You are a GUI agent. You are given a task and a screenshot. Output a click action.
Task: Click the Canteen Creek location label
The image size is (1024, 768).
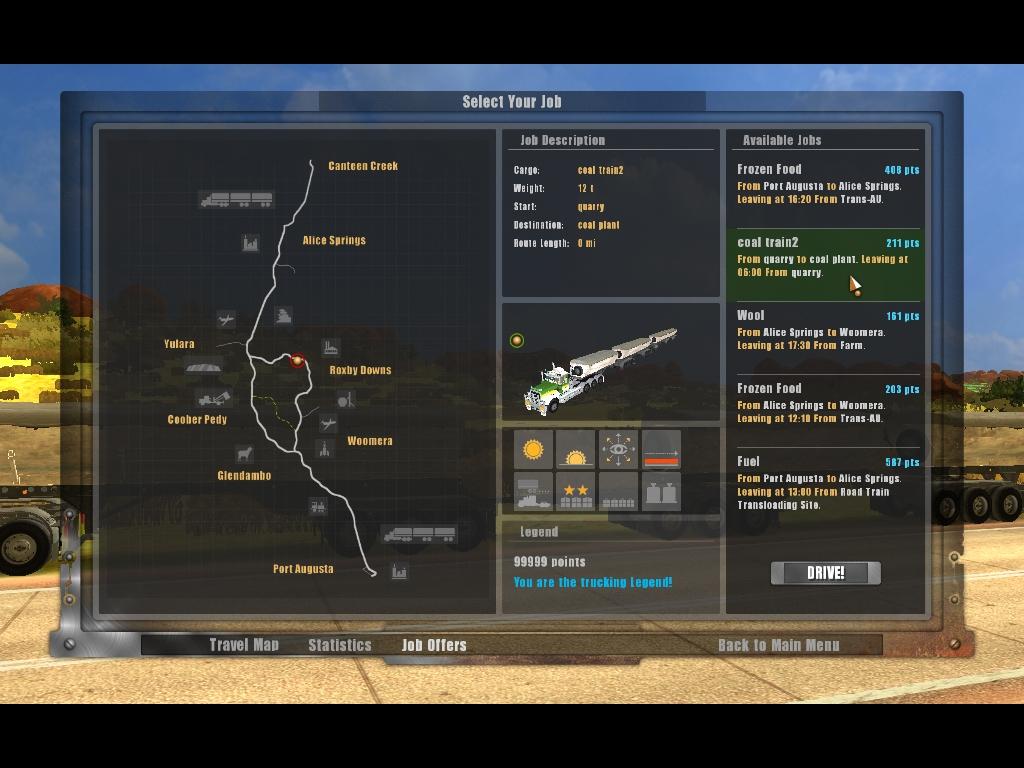(x=363, y=166)
